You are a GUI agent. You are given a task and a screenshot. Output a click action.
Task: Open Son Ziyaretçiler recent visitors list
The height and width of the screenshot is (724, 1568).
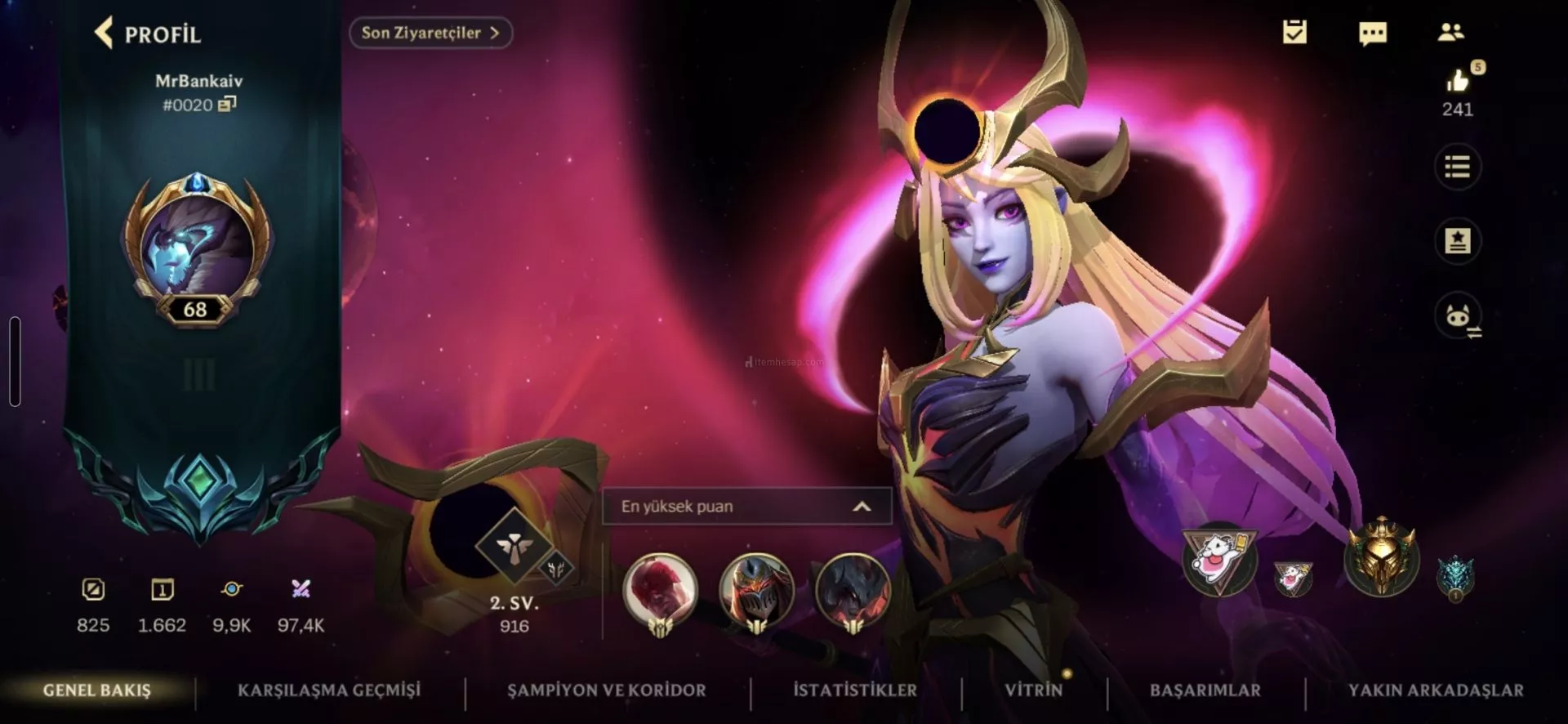click(x=430, y=33)
